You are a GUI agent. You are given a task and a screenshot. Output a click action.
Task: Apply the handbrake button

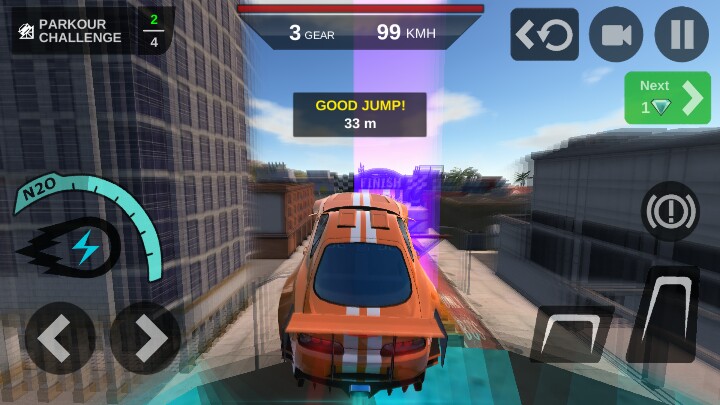pos(669,213)
